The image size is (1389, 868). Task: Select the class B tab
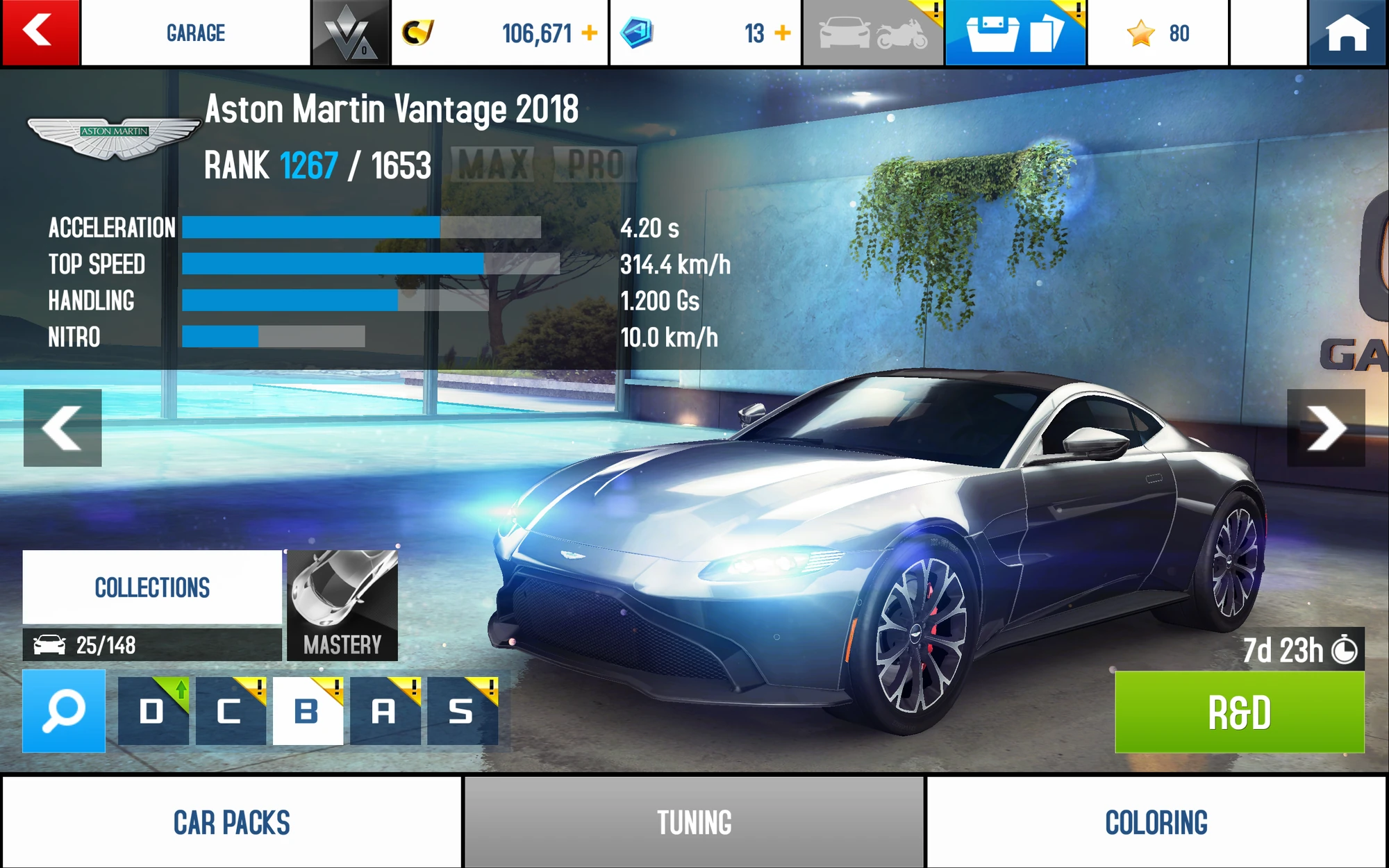click(x=308, y=711)
